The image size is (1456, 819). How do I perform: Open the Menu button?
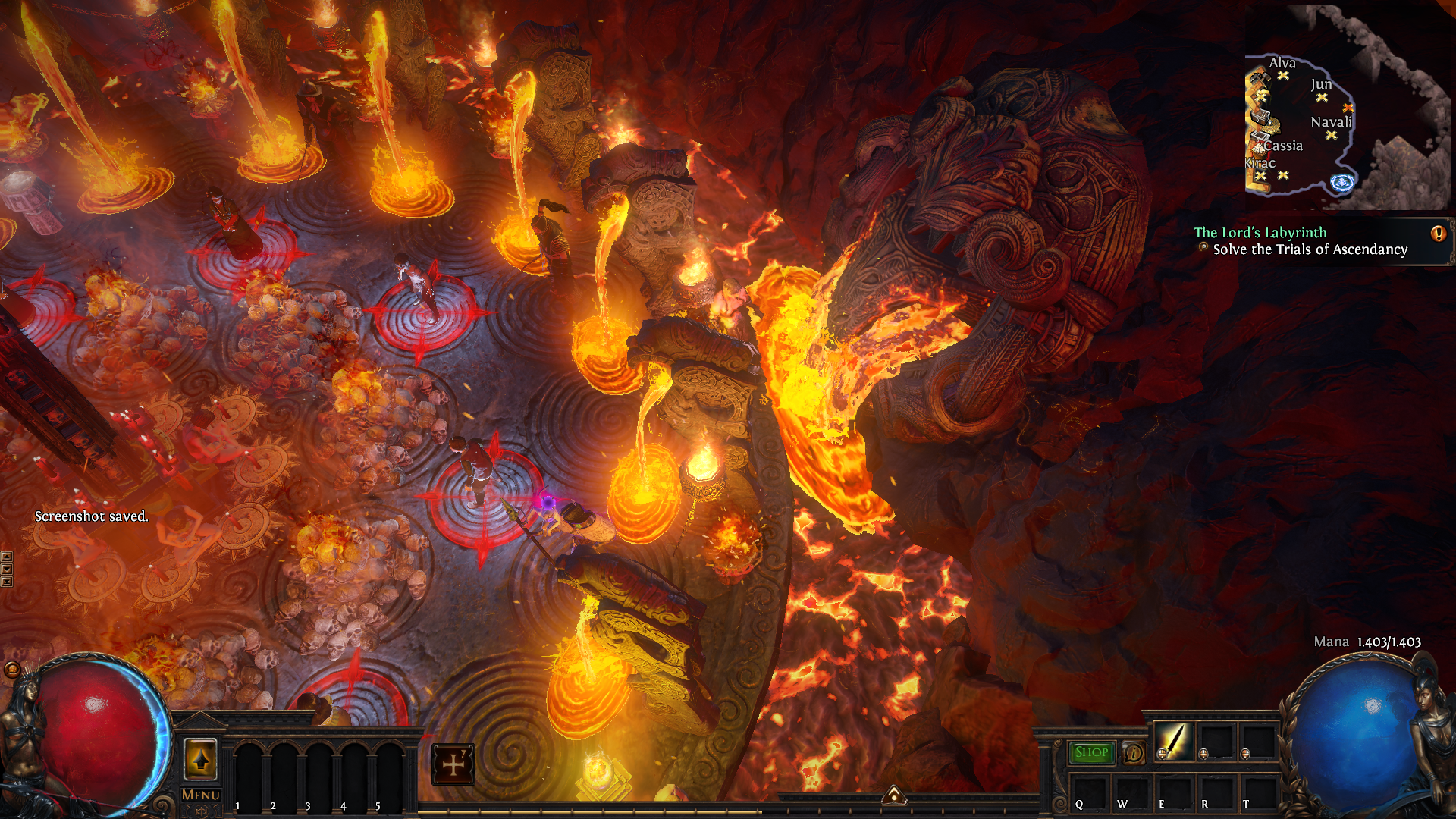(x=201, y=795)
